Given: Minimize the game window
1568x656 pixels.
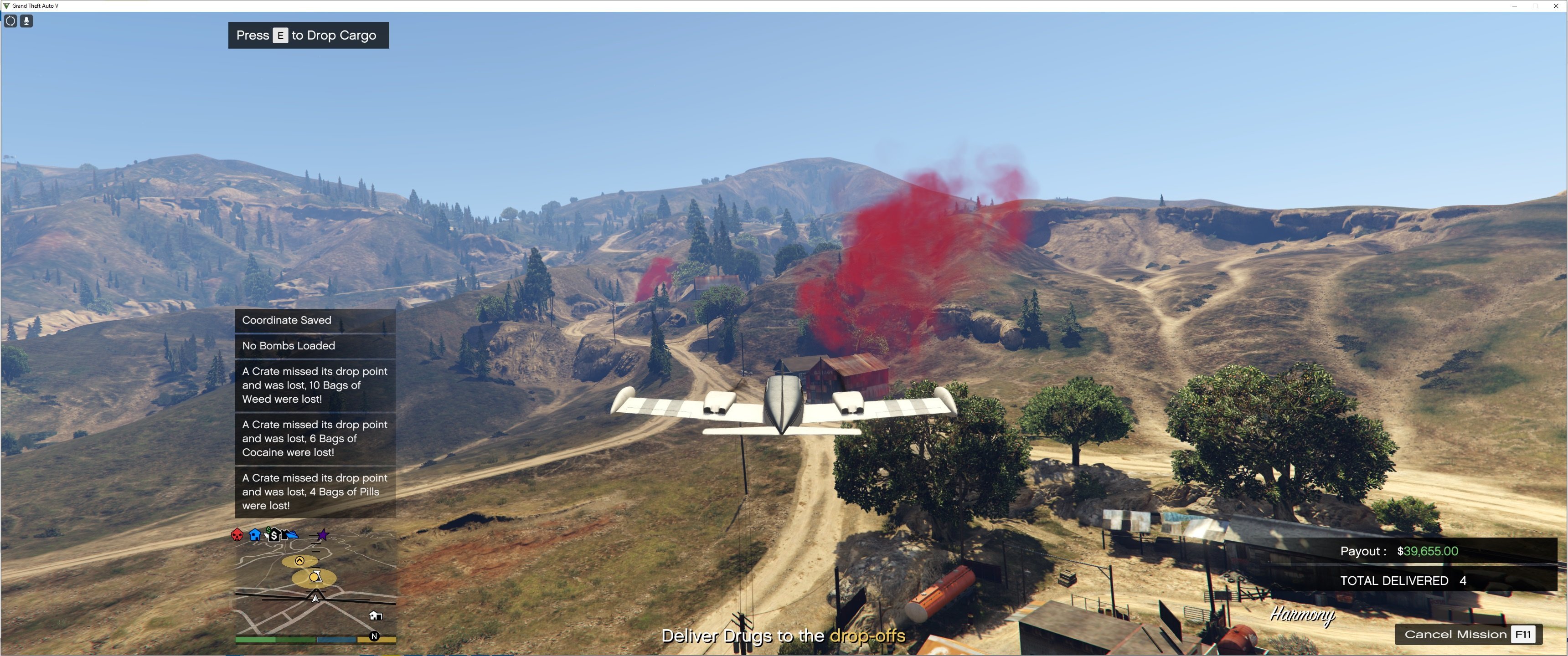Looking at the screenshot, I should (1514, 5).
